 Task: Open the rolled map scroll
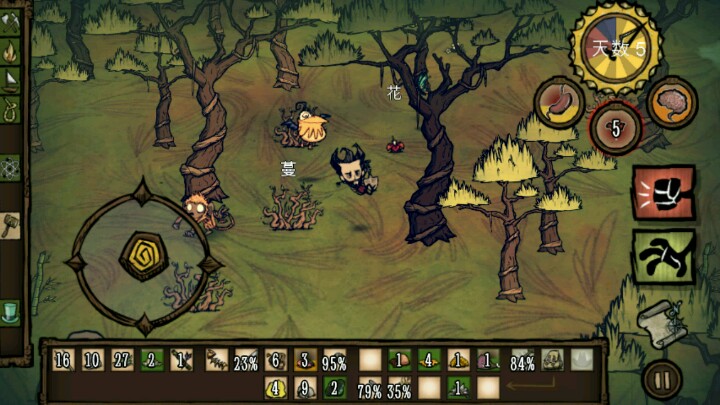[659, 320]
